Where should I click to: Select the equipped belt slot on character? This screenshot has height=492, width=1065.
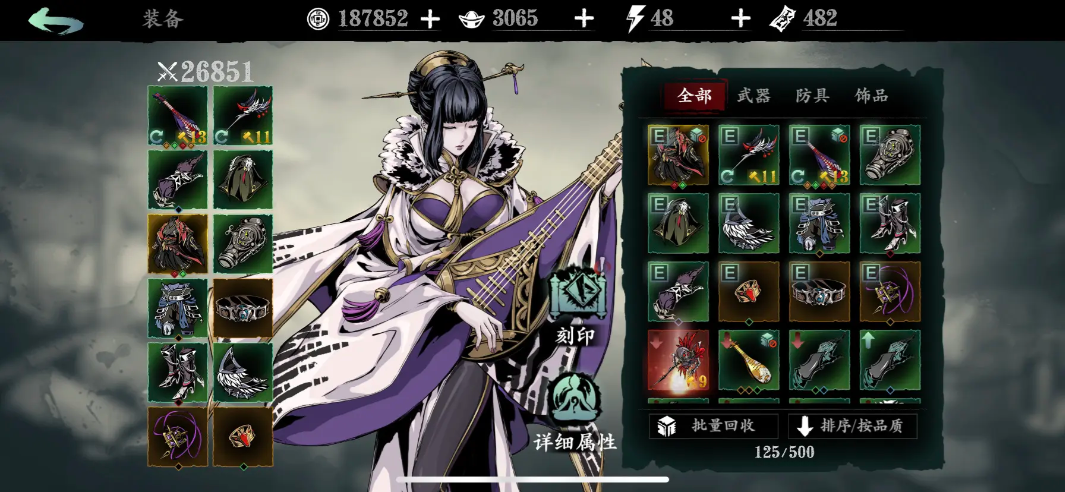click(243, 308)
